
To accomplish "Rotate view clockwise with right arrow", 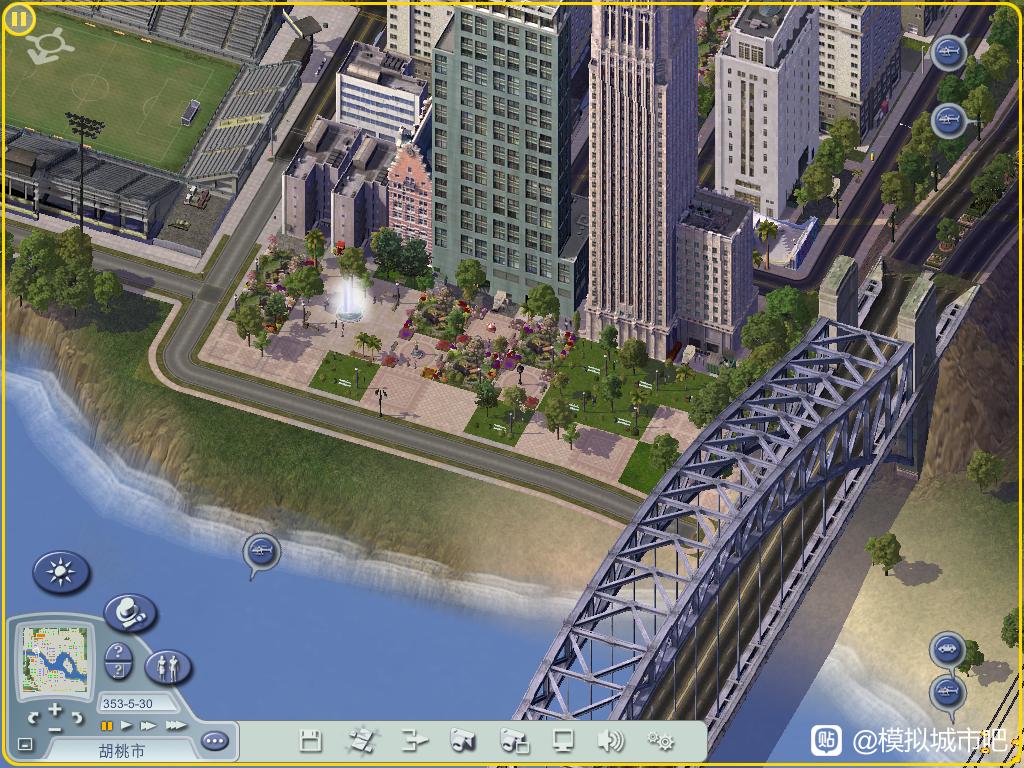I will [x=77, y=717].
